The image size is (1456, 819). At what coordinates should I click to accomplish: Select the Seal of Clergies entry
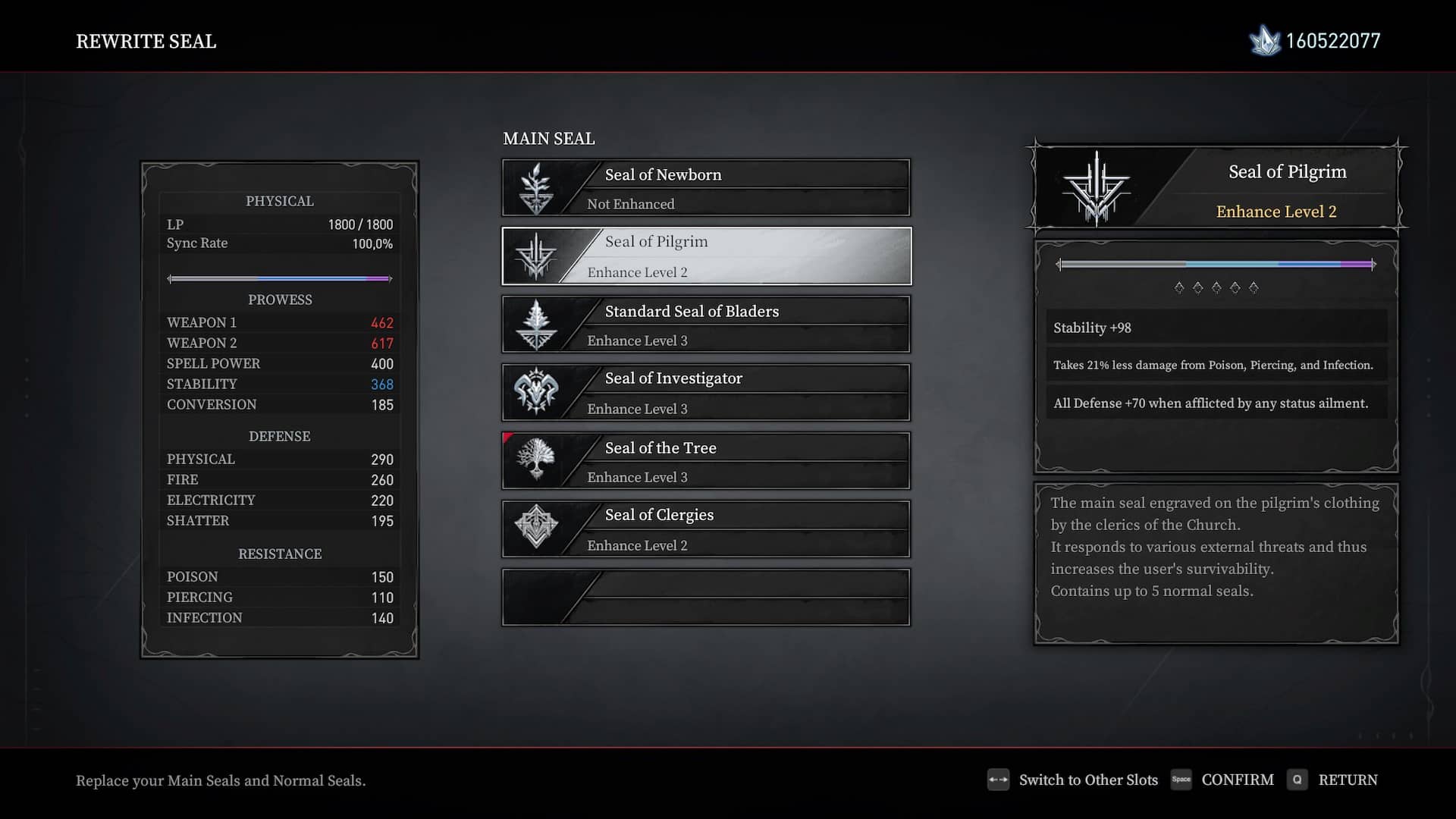(706, 529)
